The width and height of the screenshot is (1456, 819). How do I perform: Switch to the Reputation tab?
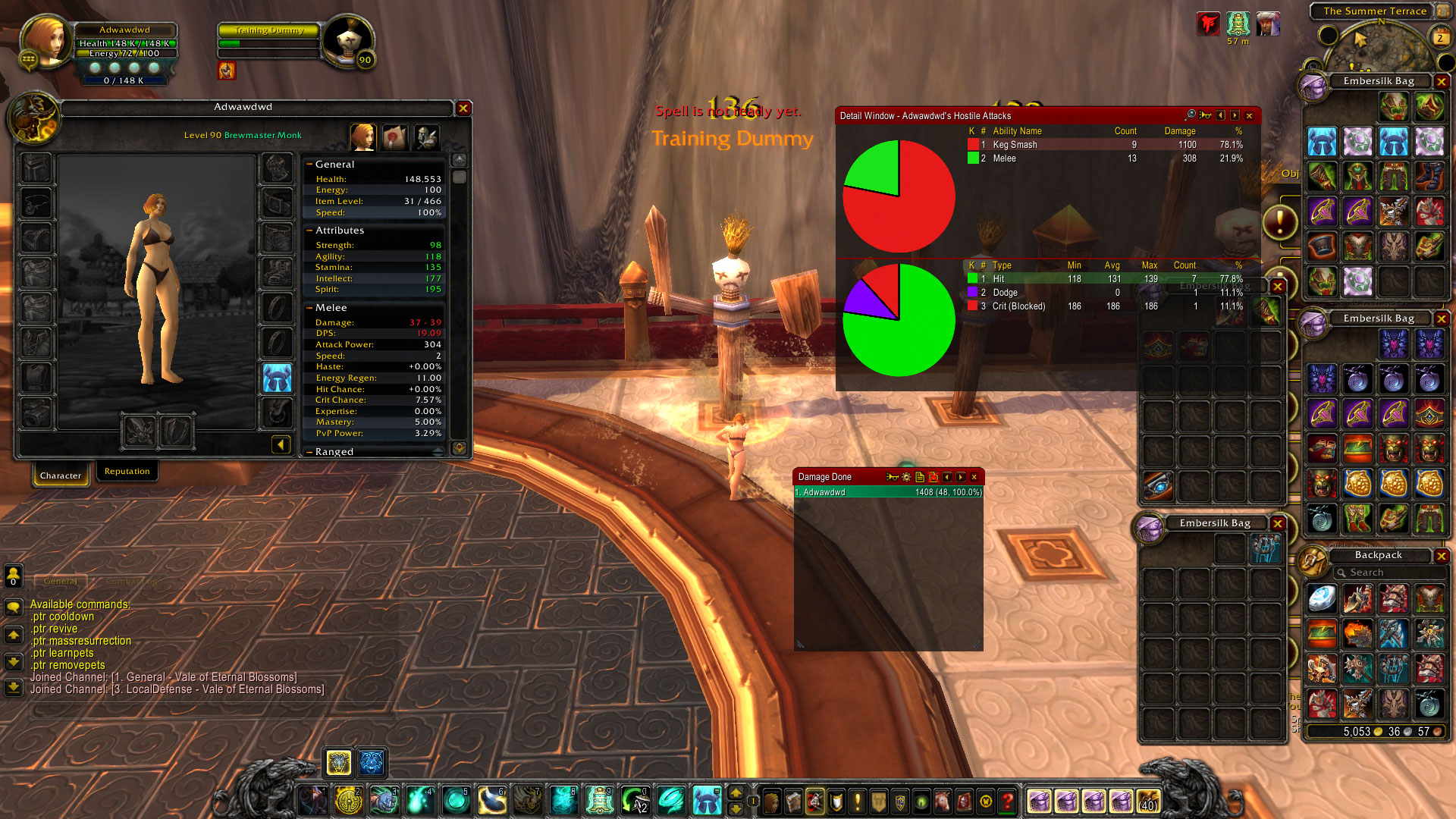coord(127,472)
